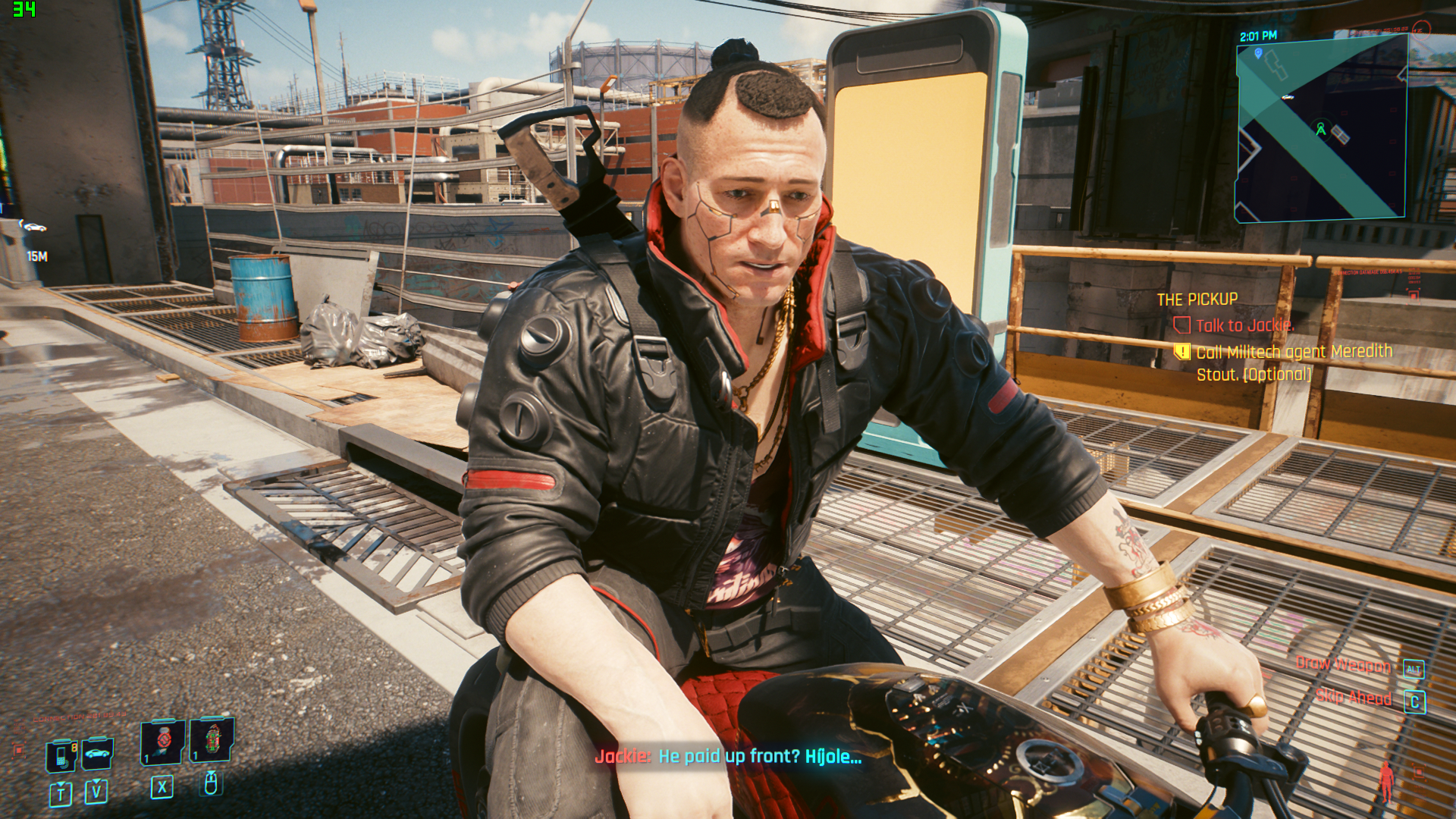Viewport: 1456px width, 819px height.
Task: Select the white car marker on minimap
Action: pyautogui.click(x=1288, y=97)
